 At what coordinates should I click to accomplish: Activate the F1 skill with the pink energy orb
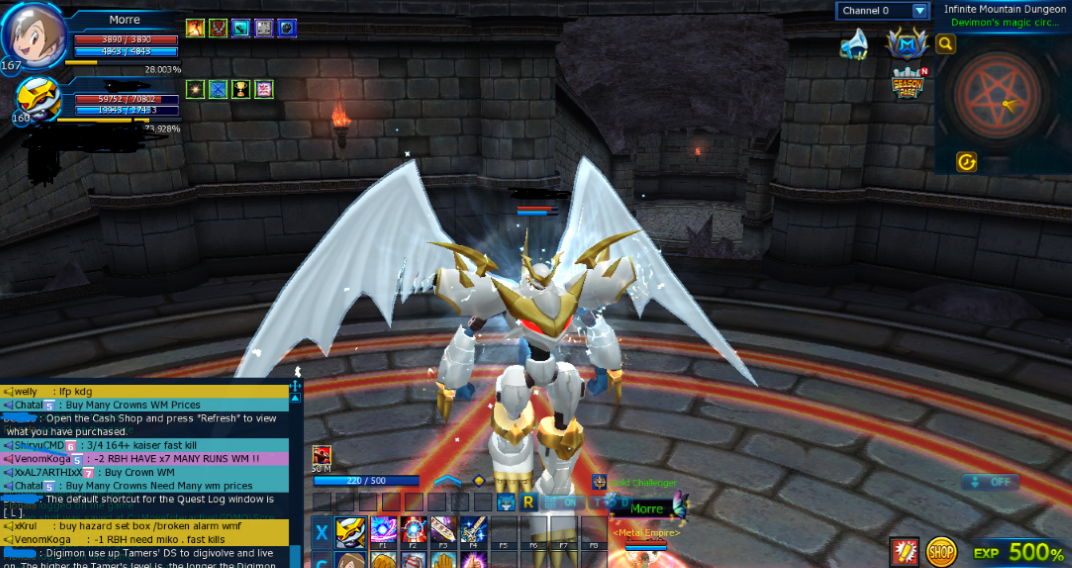click(383, 530)
